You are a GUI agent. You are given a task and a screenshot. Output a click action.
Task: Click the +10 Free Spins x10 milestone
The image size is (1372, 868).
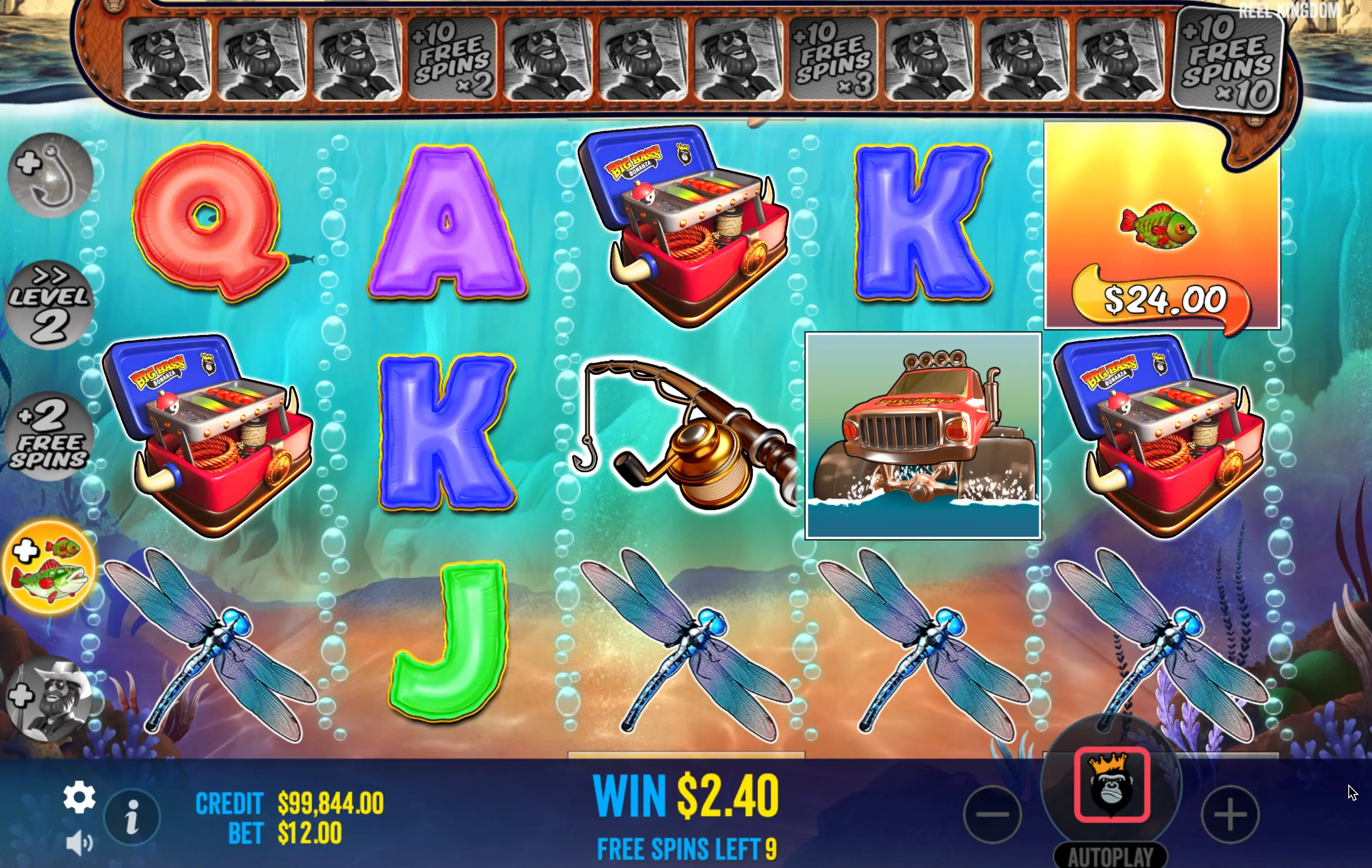pyautogui.click(x=1228, y=61)
